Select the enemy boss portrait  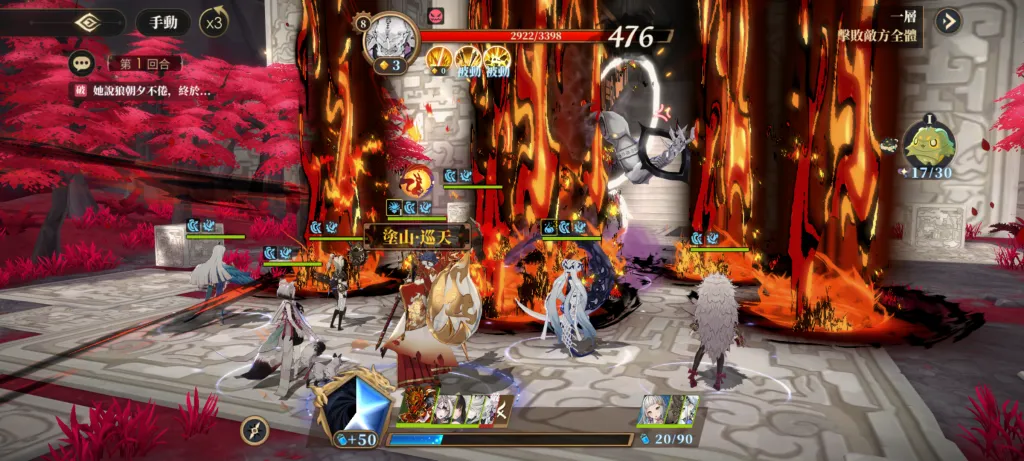tap(390, 38)
